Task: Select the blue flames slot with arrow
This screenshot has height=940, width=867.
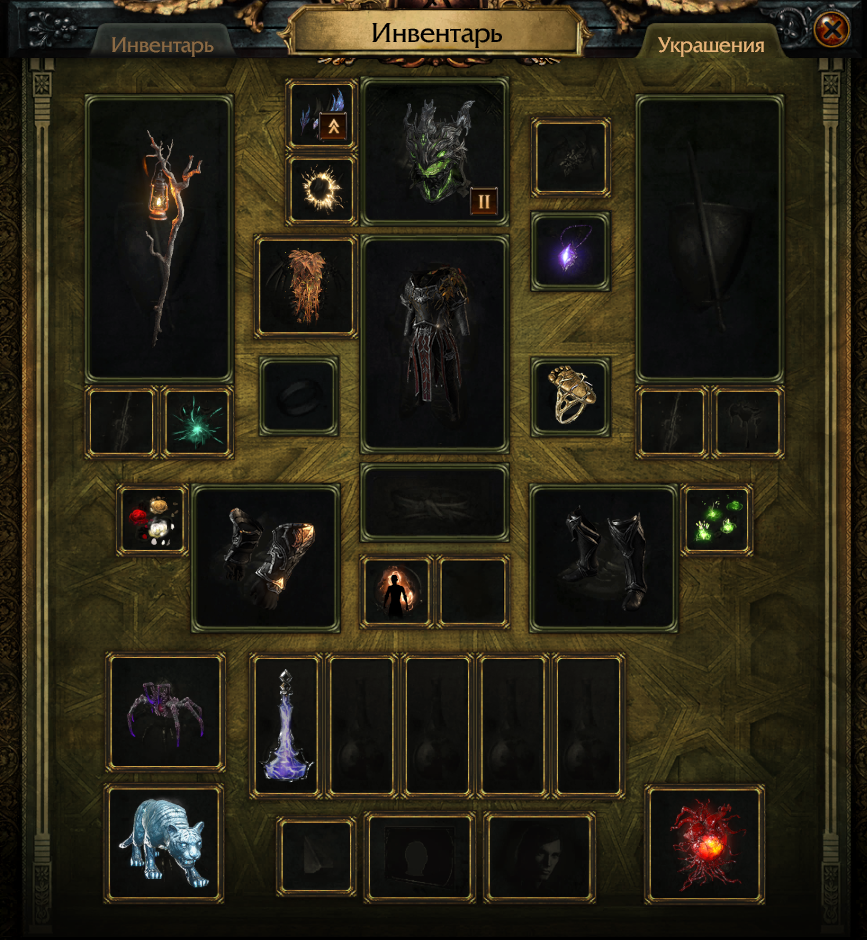Action: (322, 115)
